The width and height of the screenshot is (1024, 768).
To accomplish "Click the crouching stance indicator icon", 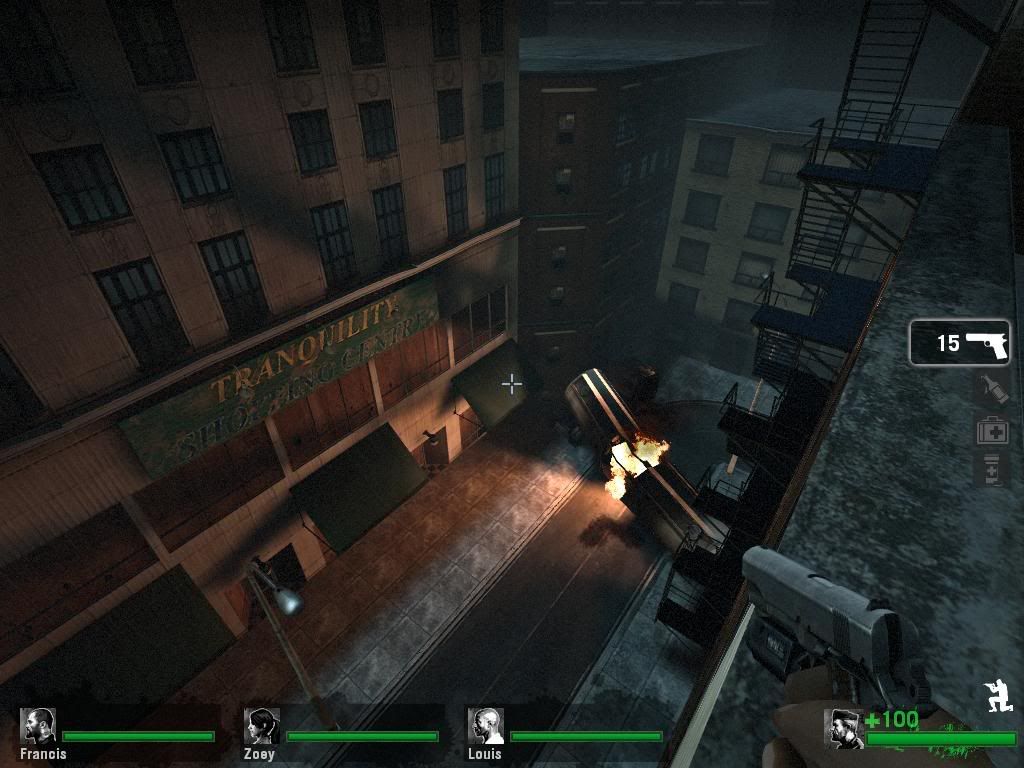I will pyautogui.click(x=996, y=697).
